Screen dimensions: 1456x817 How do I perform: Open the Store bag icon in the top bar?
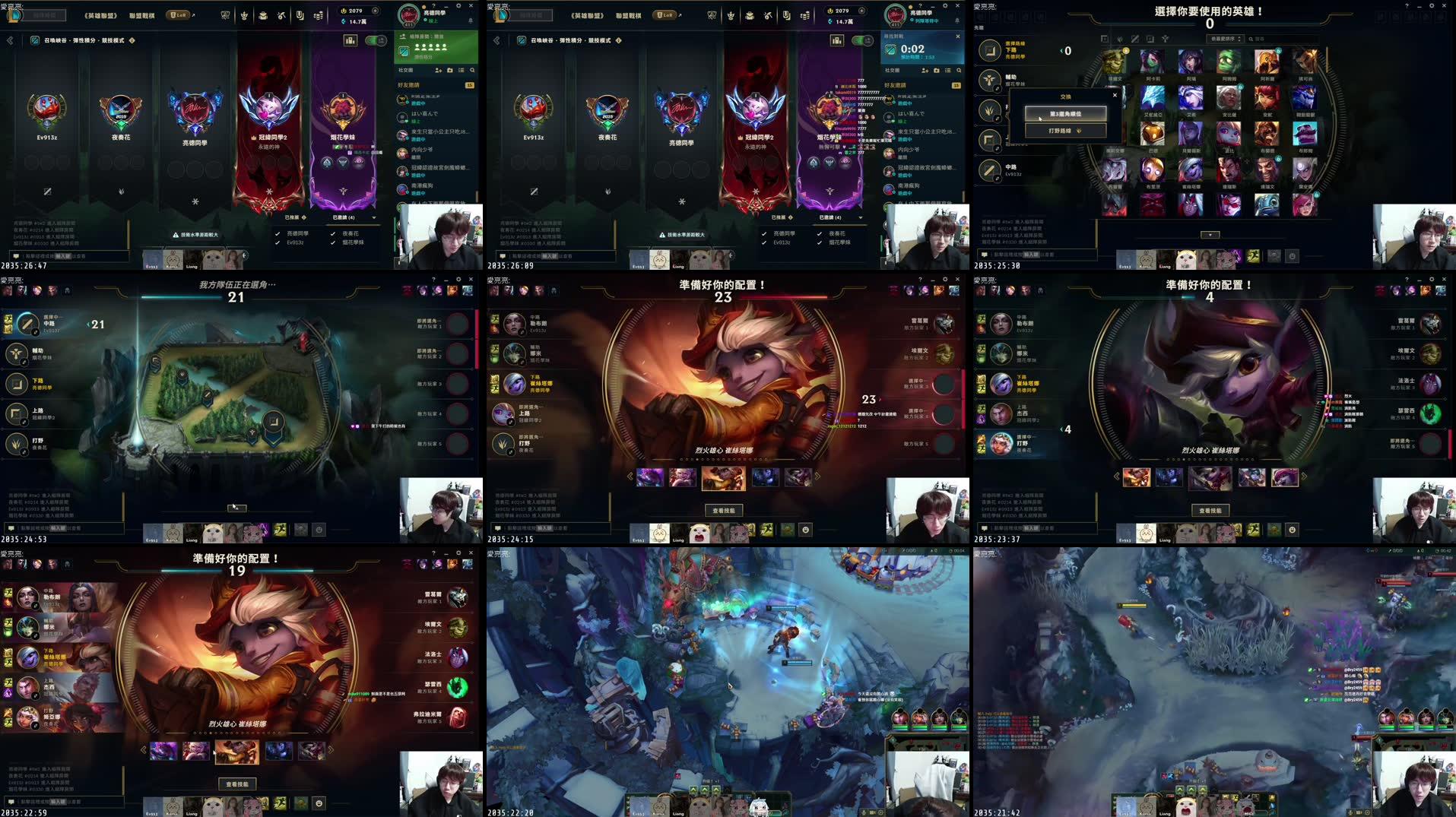click(263, 16)
